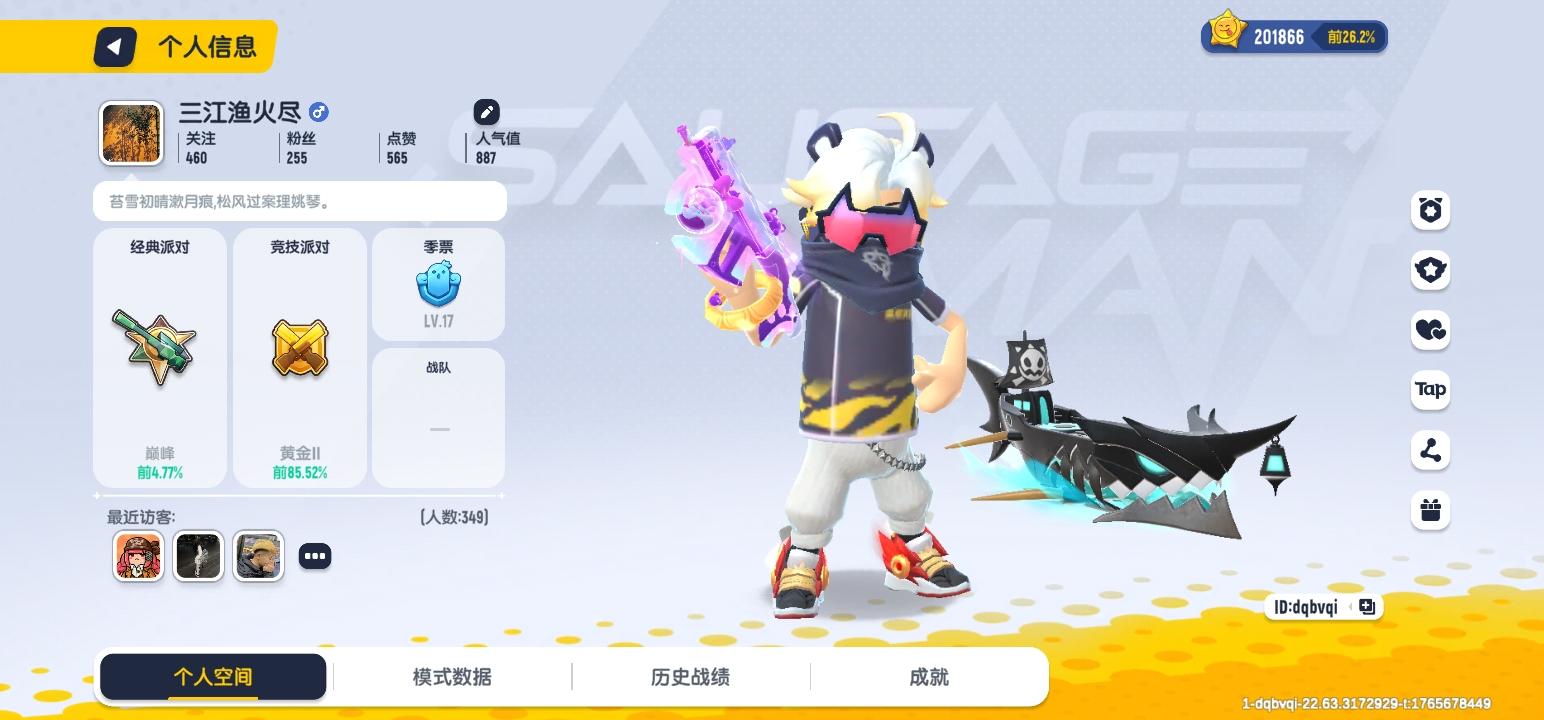1544x720 pixels.
Task: Click the pencil edit icon near 人气值
Action: [x=486, y=112]
